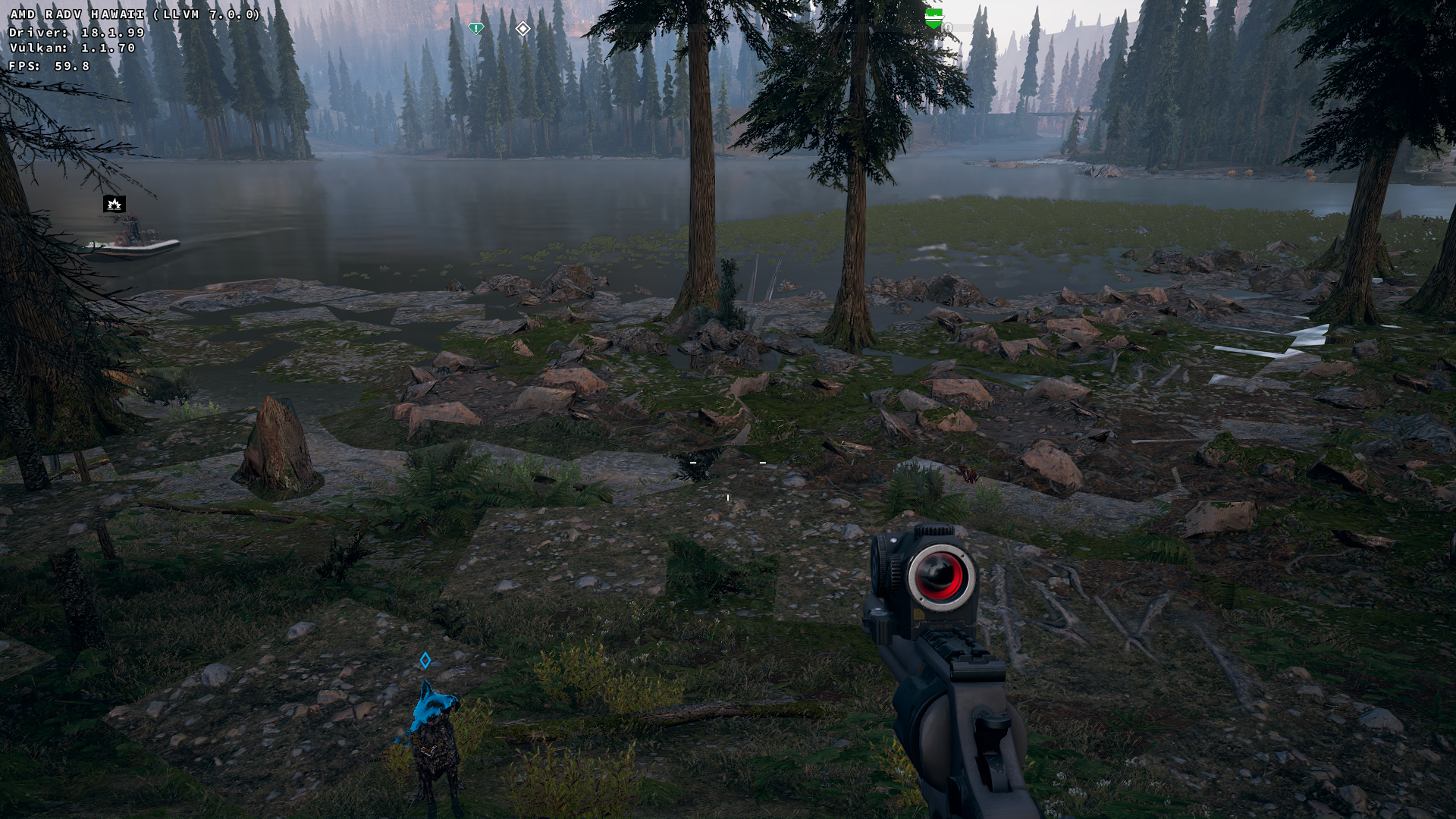Select the white diamond compass marker
Viewport: 1456px width, 819px height.
pos(522,29)
